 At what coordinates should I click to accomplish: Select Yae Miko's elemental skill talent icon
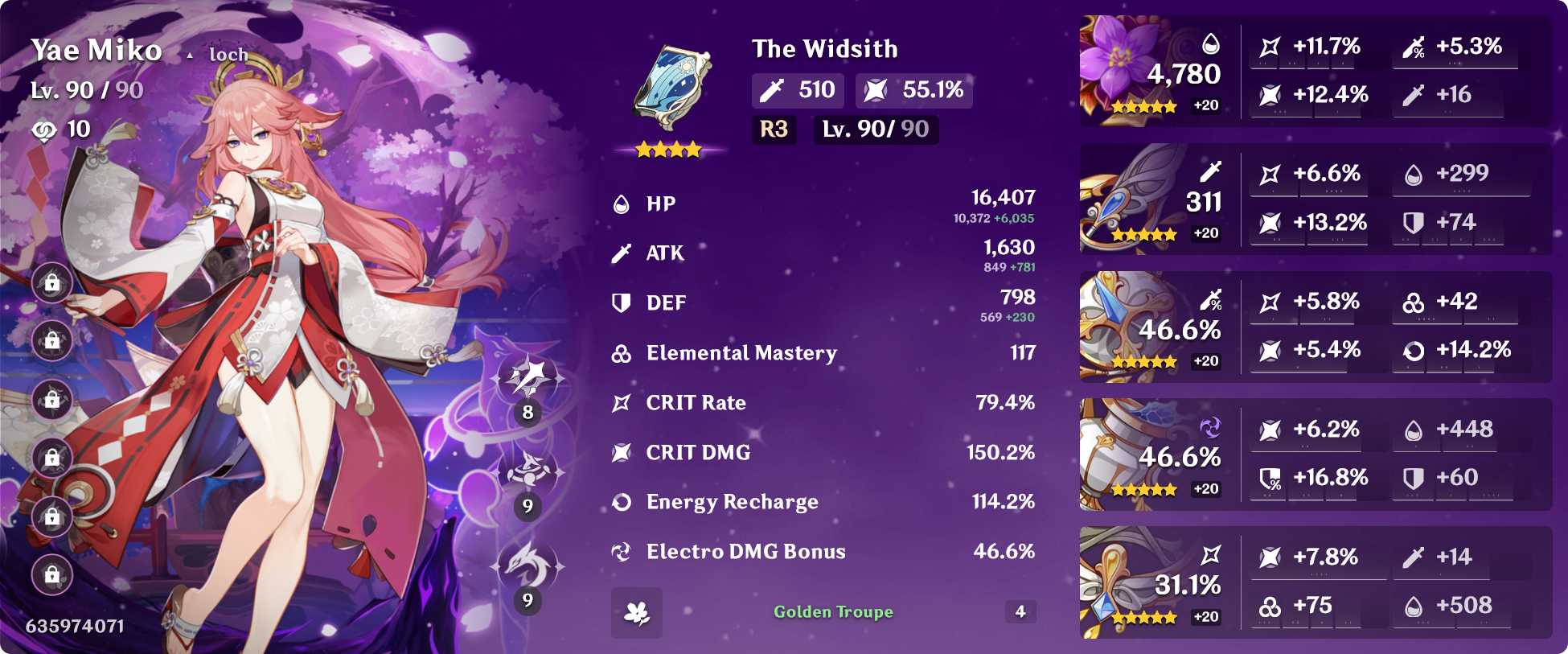(x=527, y=471)
